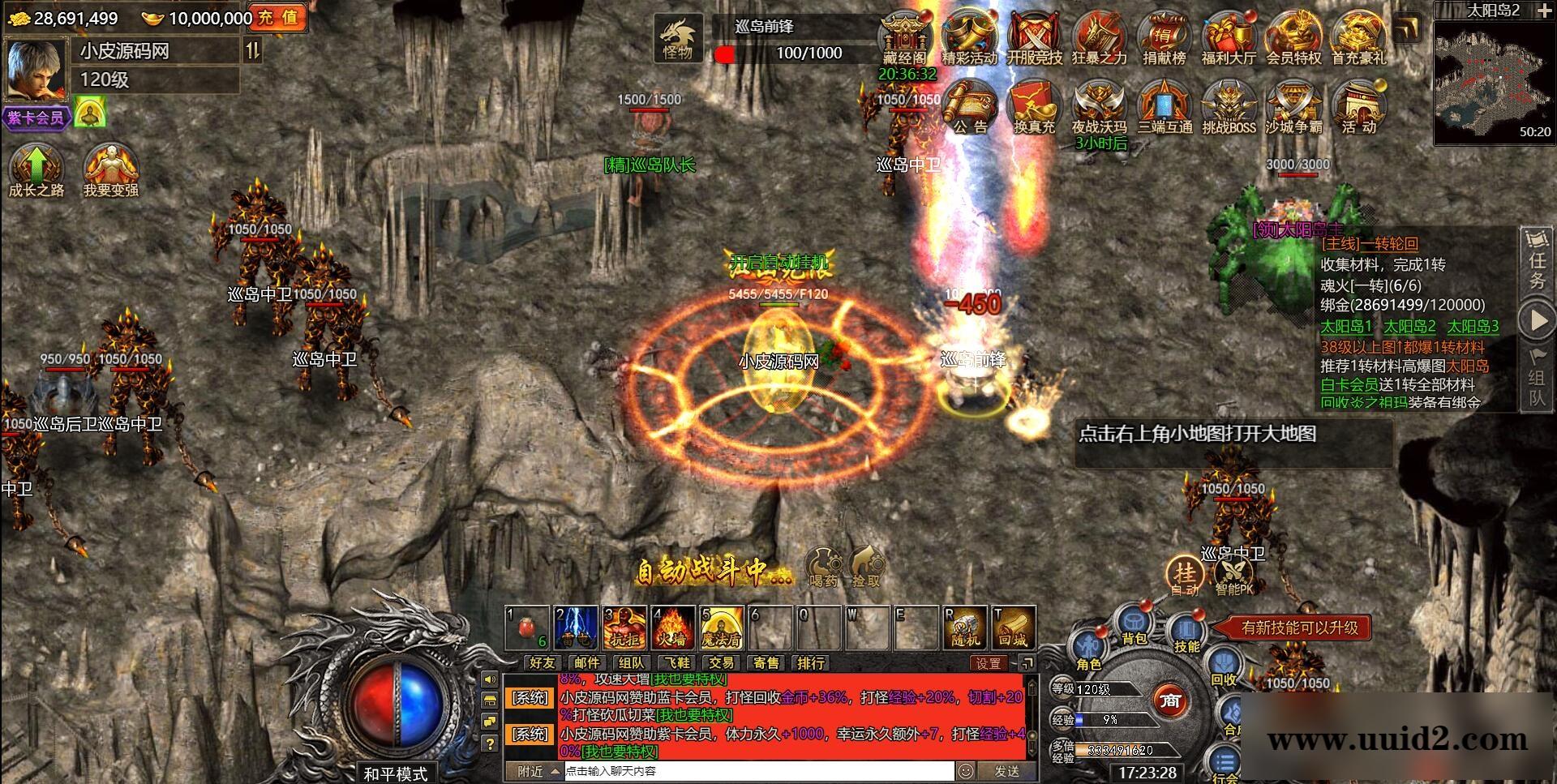
Task: Use the 回城 return scroll slot
Action: coord(1013,628)
